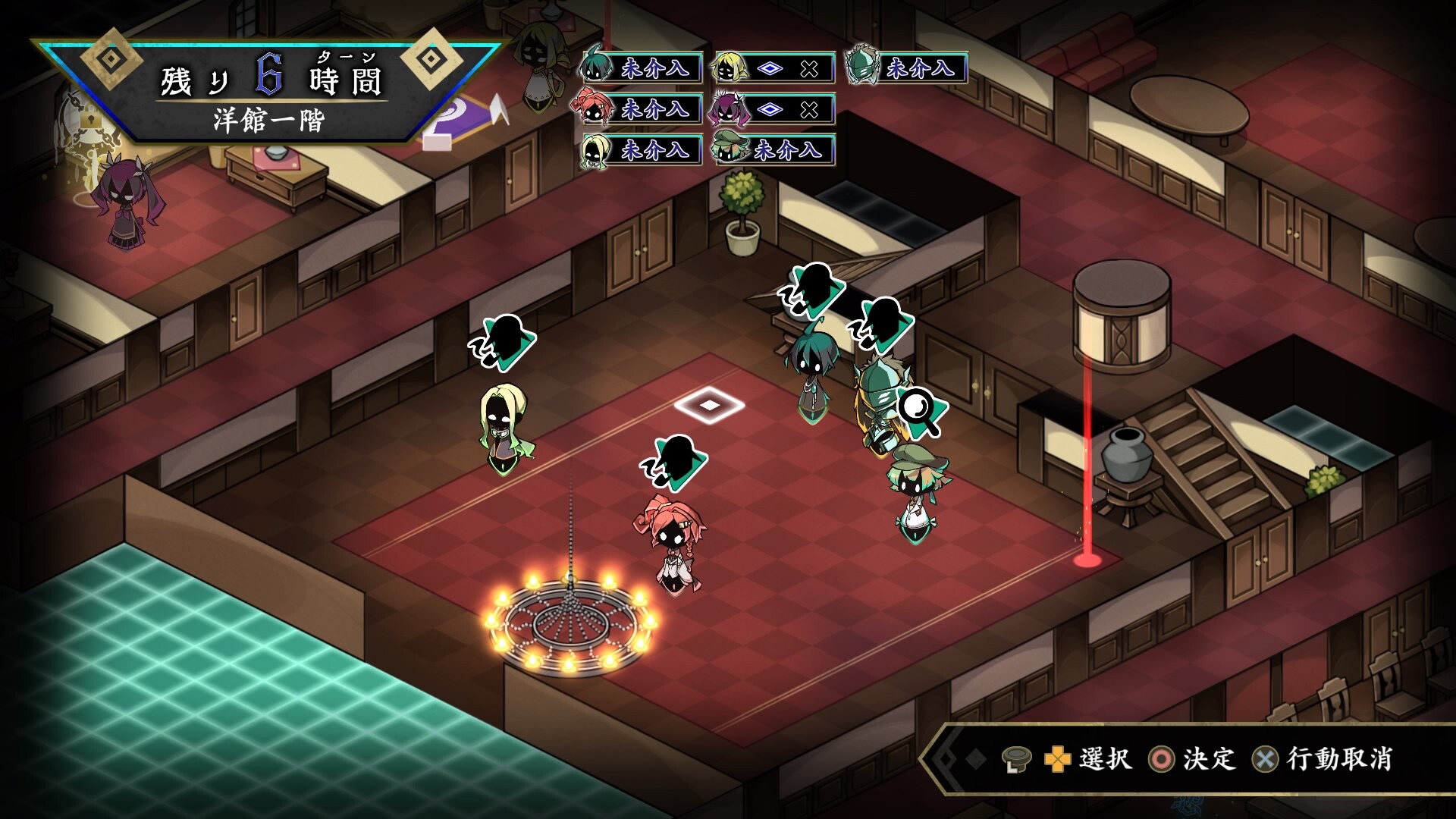This screenshot has height=819, width=1456.
Task: Select the armored helmet character's panel
Action: click(x=907, y=68)
